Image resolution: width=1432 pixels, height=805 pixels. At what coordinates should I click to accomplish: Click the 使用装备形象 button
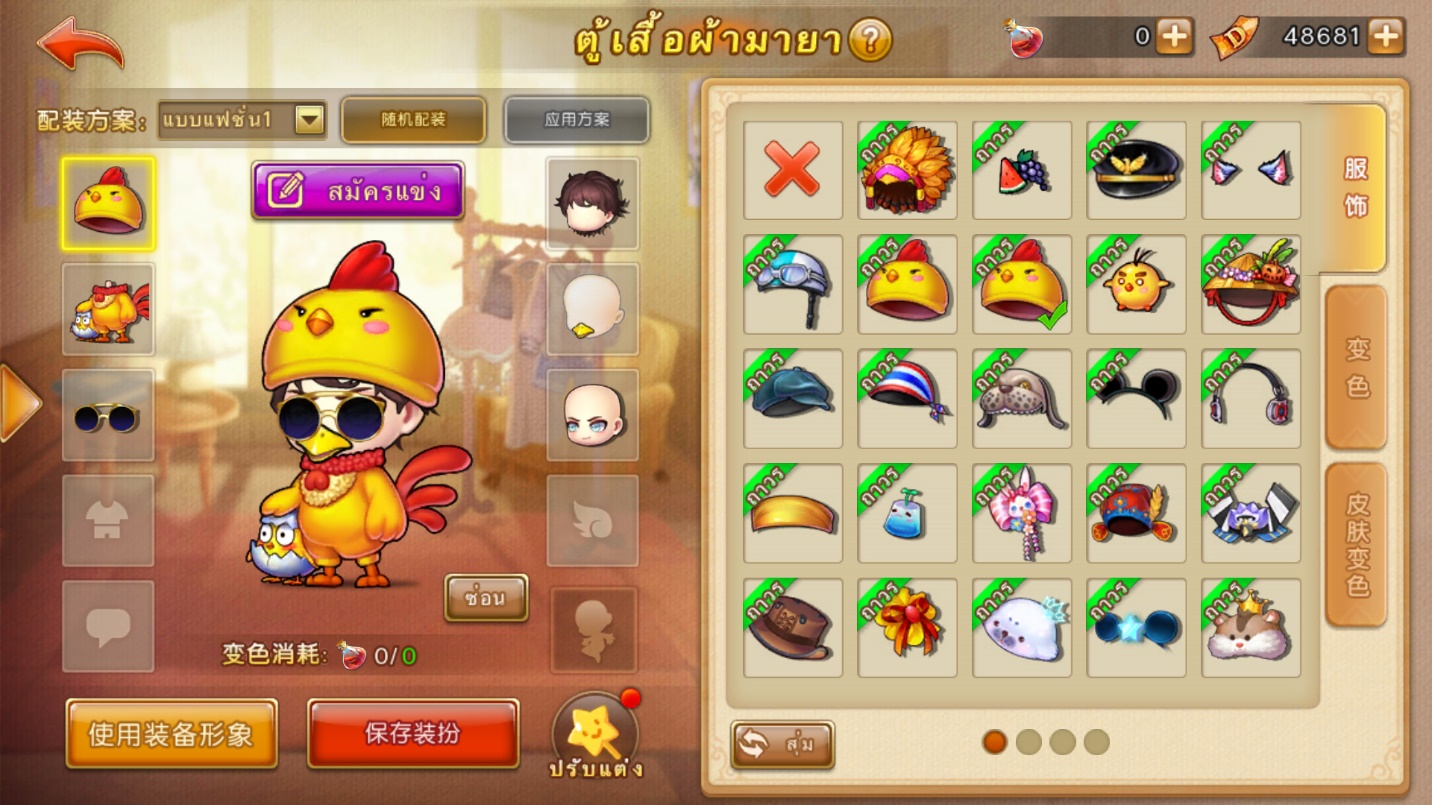[171, 734]
